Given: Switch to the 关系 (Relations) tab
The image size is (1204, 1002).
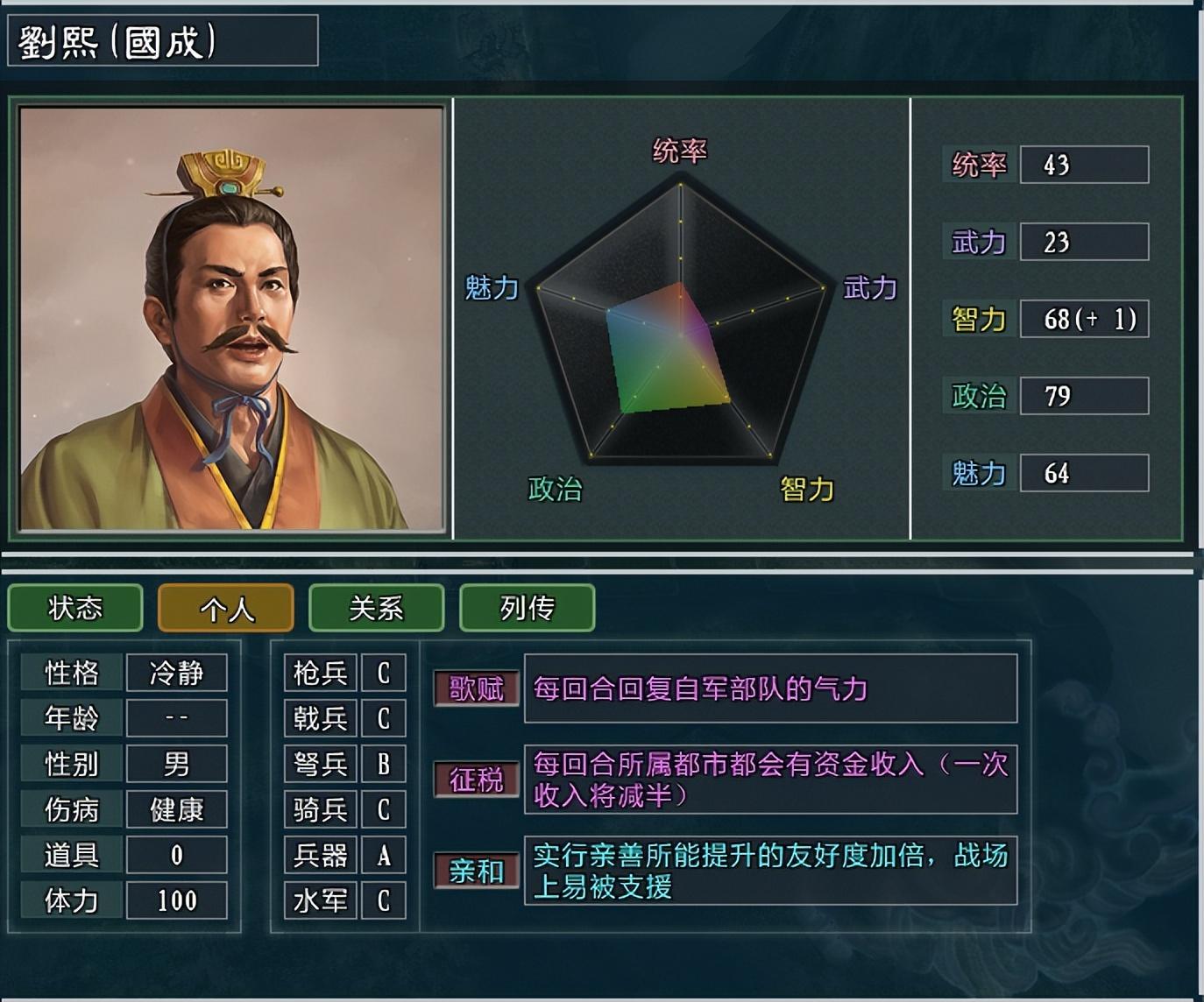Looking at the screenshot, I should click(375, 607).
